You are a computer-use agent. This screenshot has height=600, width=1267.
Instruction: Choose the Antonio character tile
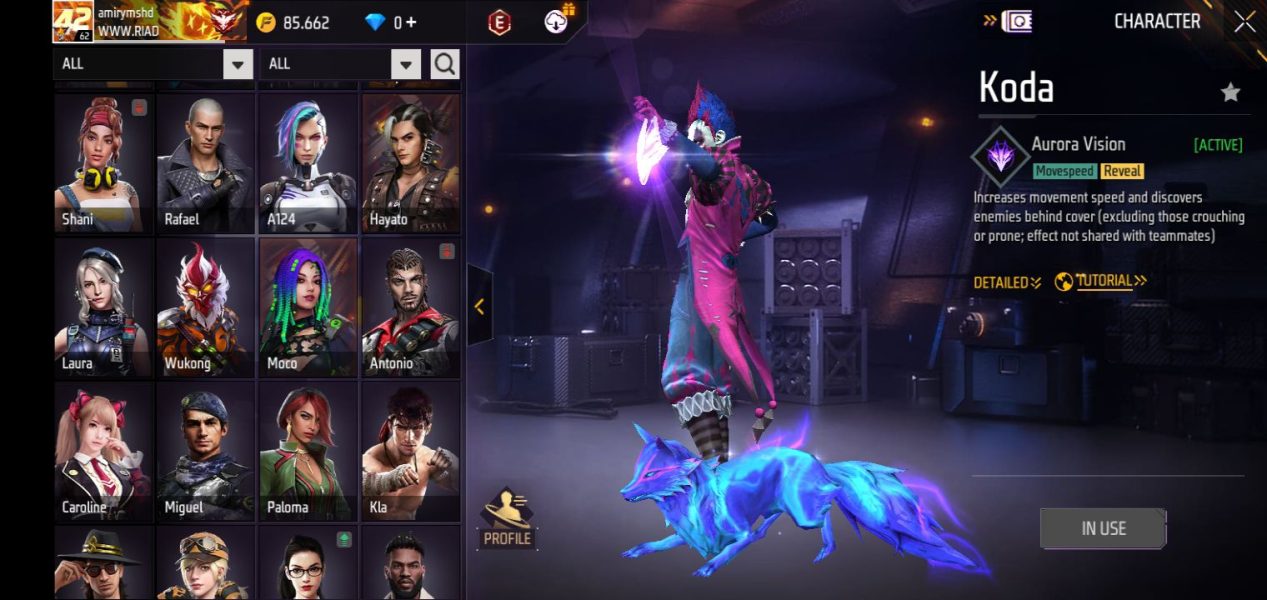coord(410,307)
